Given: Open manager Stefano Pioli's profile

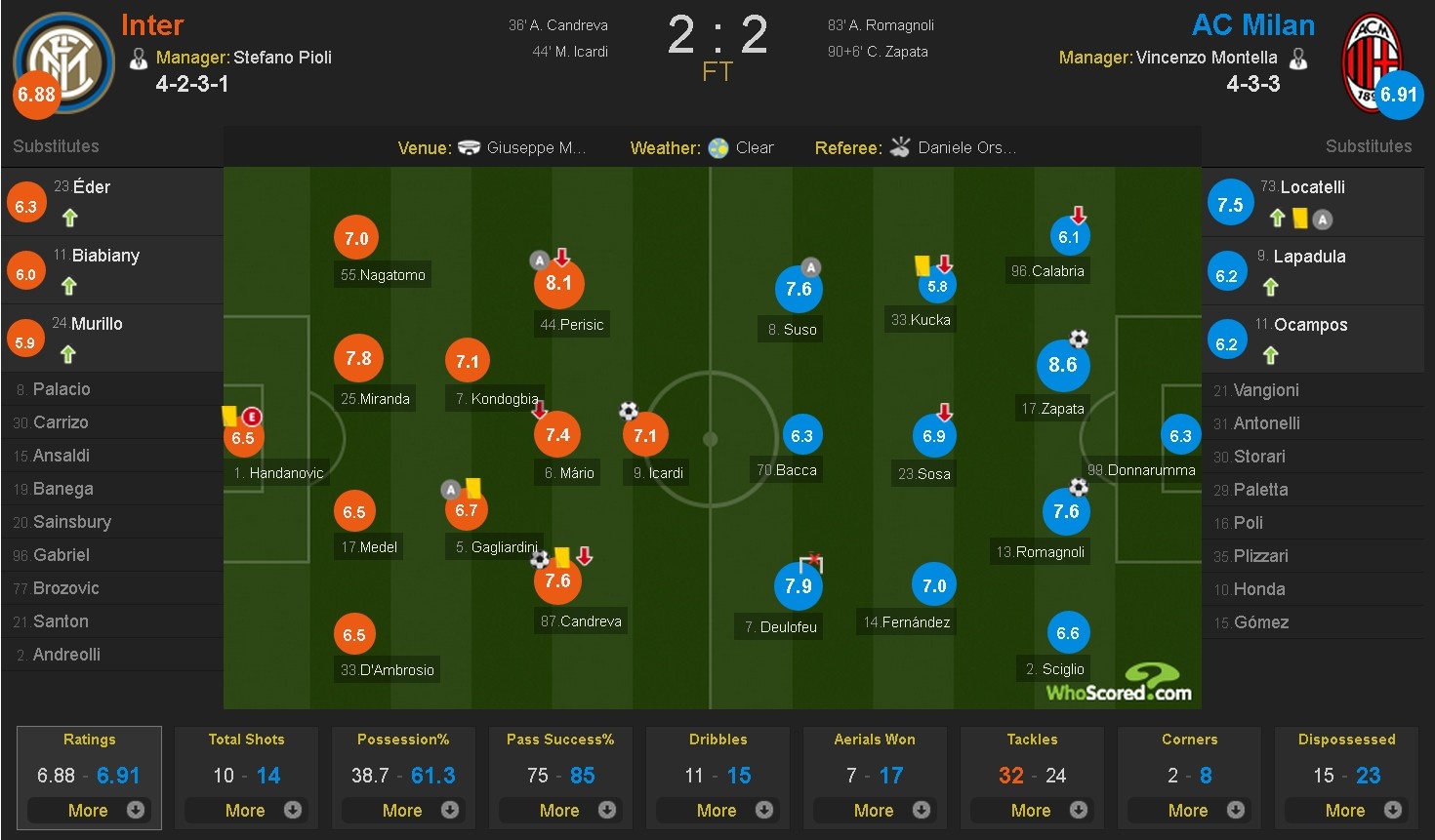Looking at the screenshot, I should point(283,58).
